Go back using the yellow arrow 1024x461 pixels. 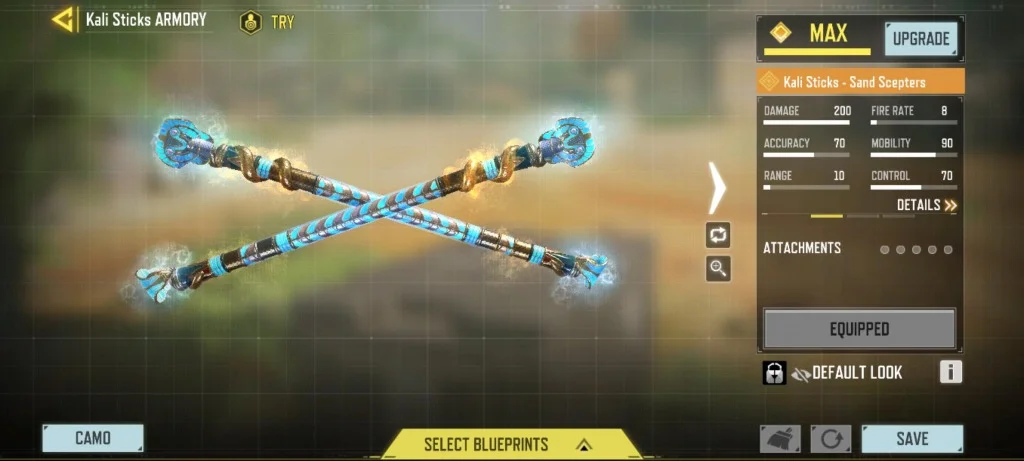(65, 19)
